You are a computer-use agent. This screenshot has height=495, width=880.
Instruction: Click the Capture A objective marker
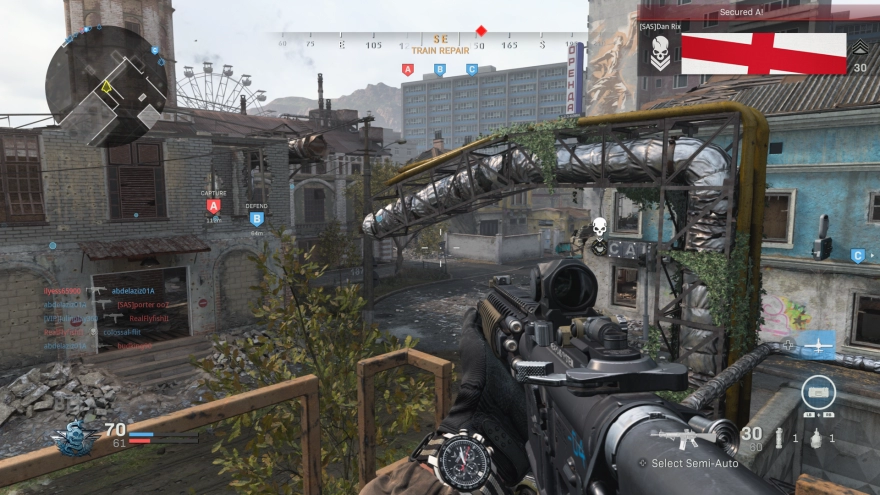tap(213, 206)
